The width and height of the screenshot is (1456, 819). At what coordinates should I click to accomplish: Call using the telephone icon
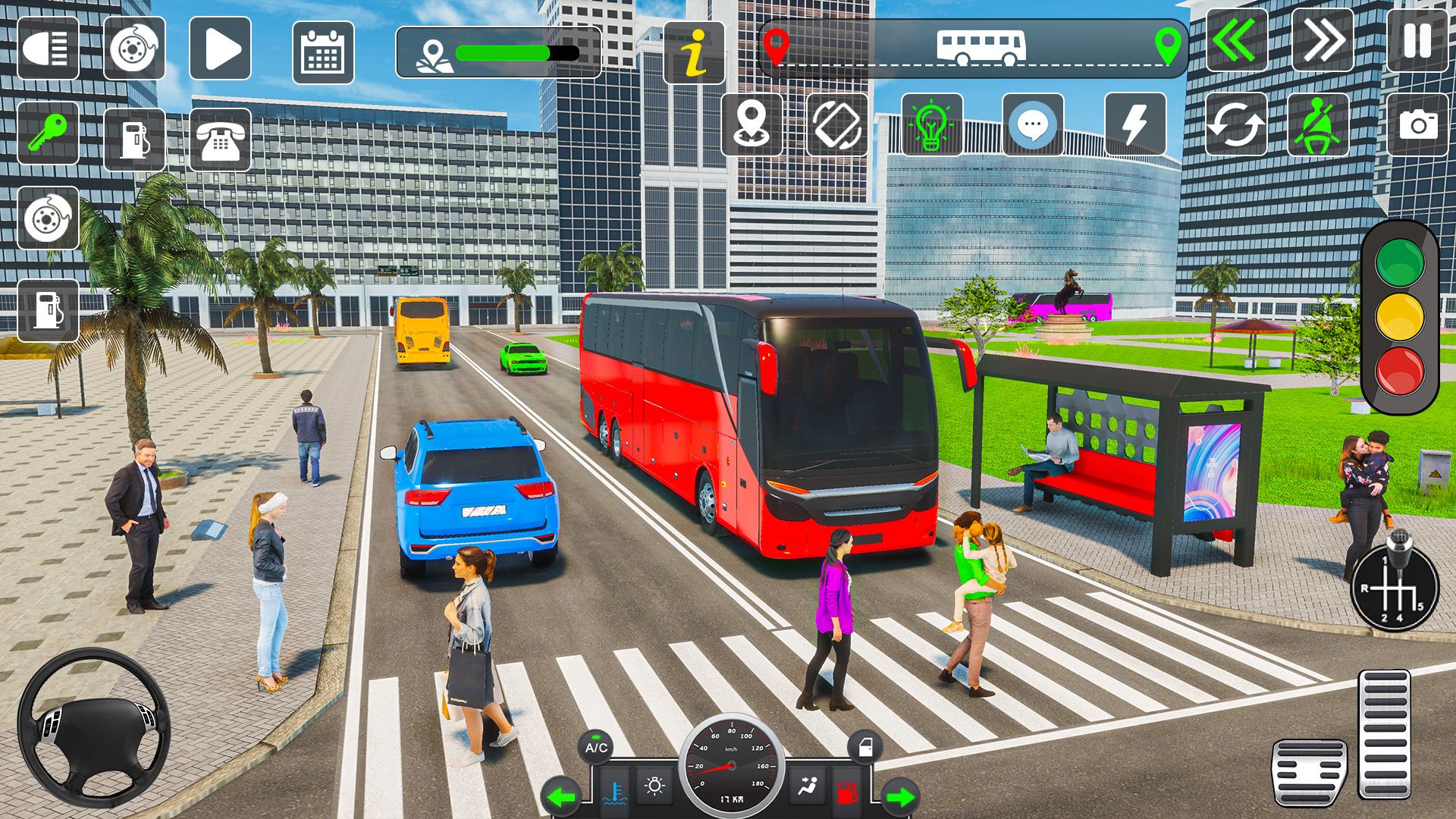pyautogui.click(x=220, y=140)
